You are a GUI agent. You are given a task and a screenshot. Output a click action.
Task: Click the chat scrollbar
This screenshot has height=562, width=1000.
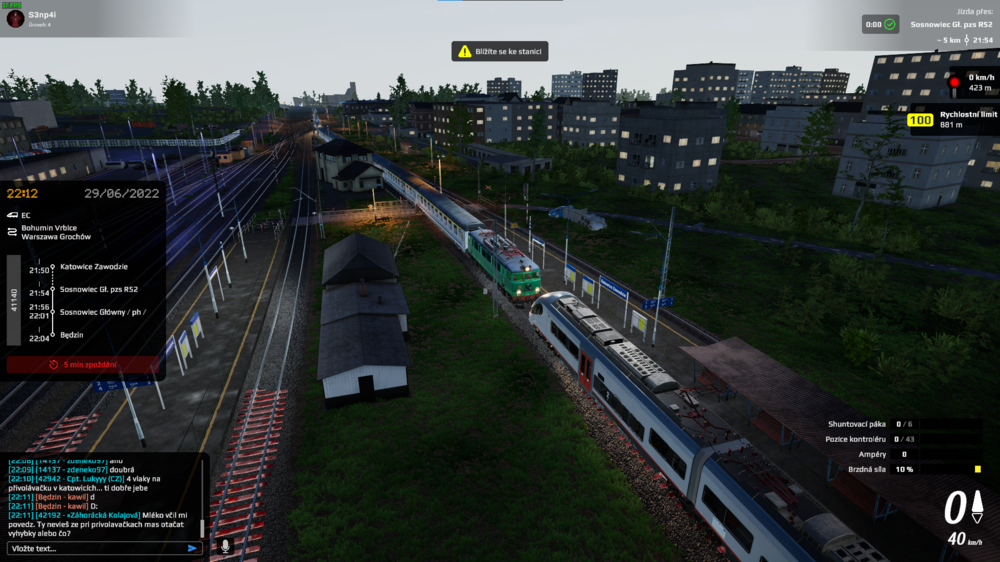pyautogui.click(x=203, y=526)
